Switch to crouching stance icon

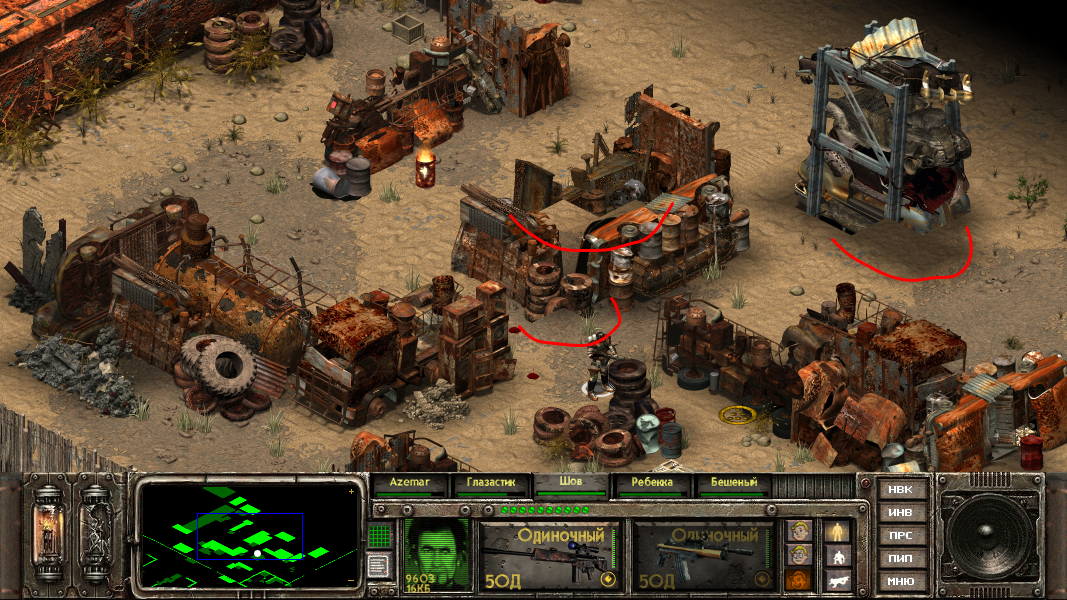pyautogui.click(x=836, y=555)
